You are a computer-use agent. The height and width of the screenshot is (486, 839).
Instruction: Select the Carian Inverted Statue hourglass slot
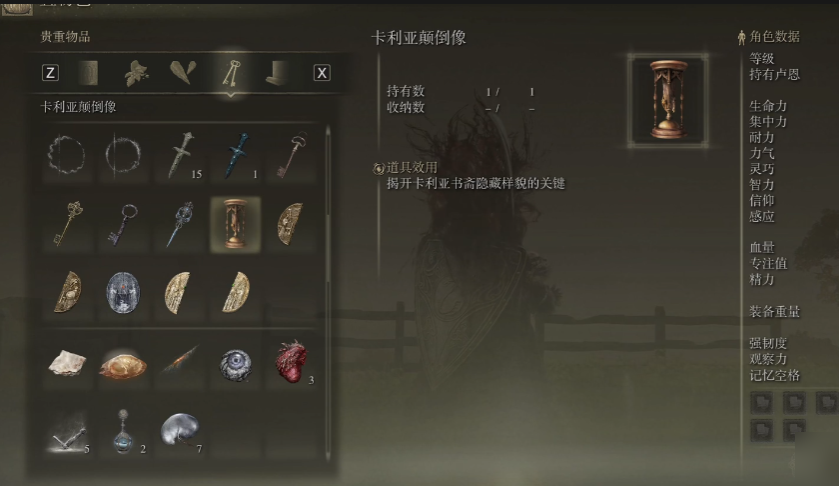coord(236,222)
